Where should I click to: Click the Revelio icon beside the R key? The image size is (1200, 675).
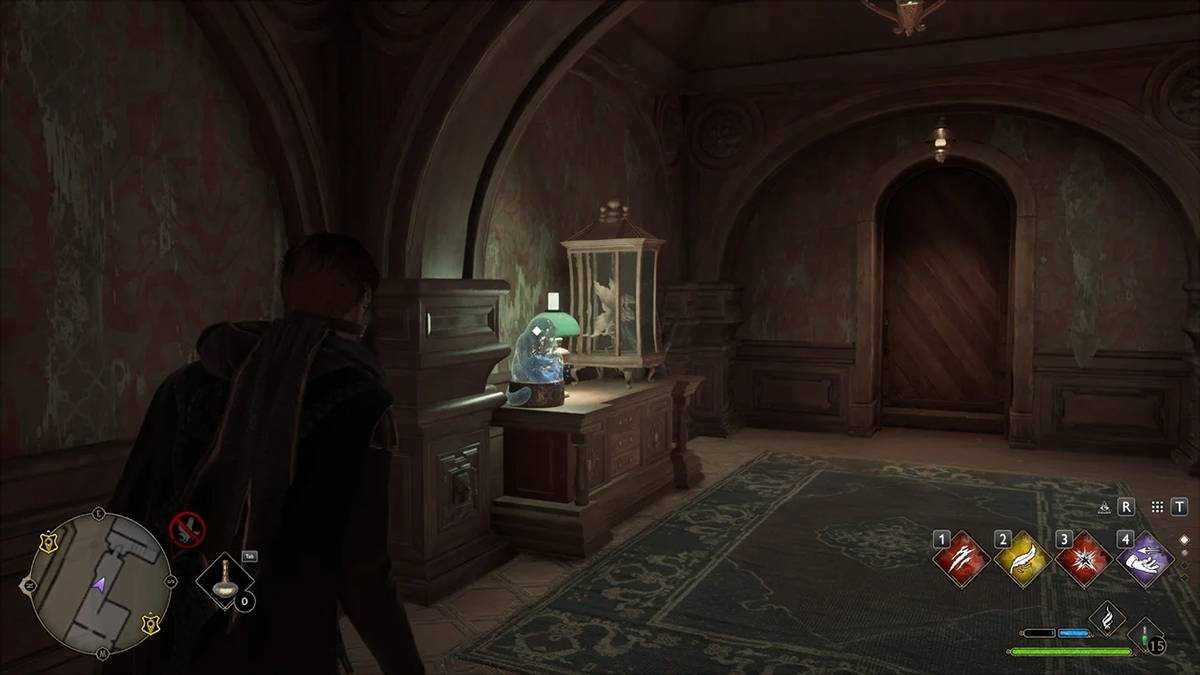pos(1104,507)
